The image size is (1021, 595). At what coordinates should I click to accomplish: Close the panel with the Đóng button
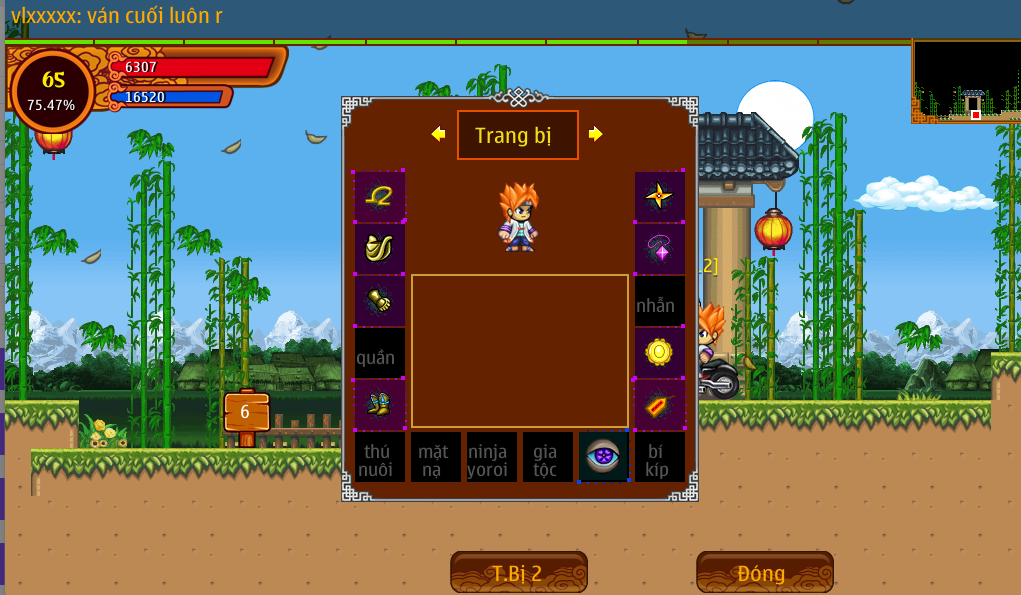click(x=764, y=573)
